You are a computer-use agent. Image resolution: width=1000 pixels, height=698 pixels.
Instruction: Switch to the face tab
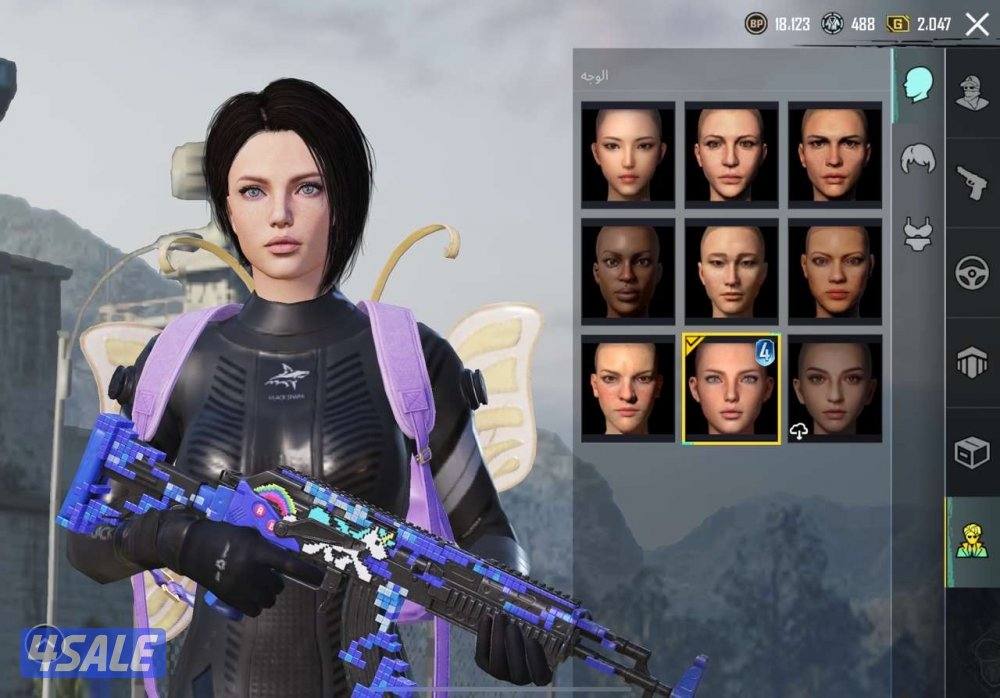[x=919, y=86]
